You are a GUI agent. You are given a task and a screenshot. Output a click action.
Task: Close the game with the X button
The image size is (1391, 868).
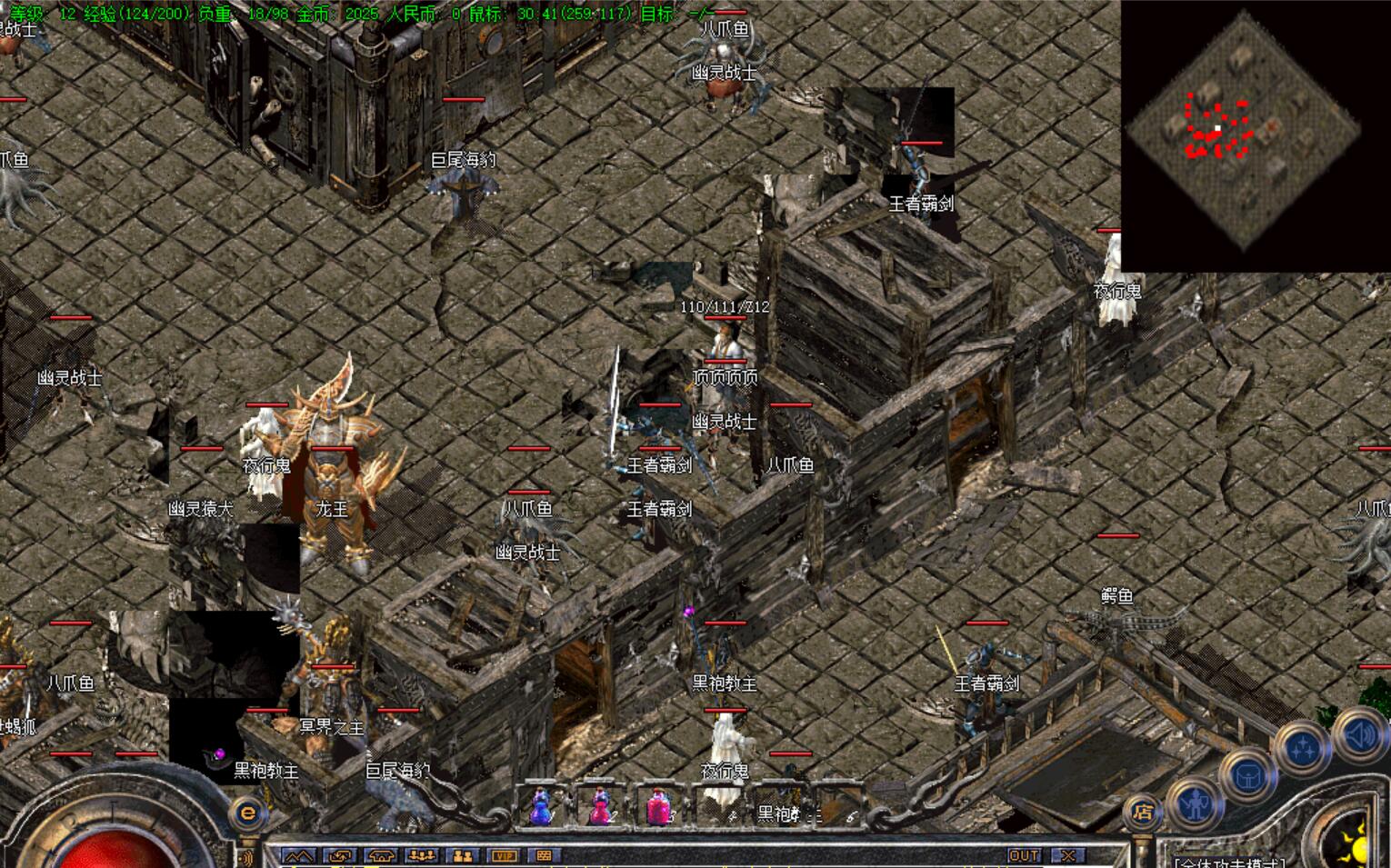click(x=1068, y=855)
